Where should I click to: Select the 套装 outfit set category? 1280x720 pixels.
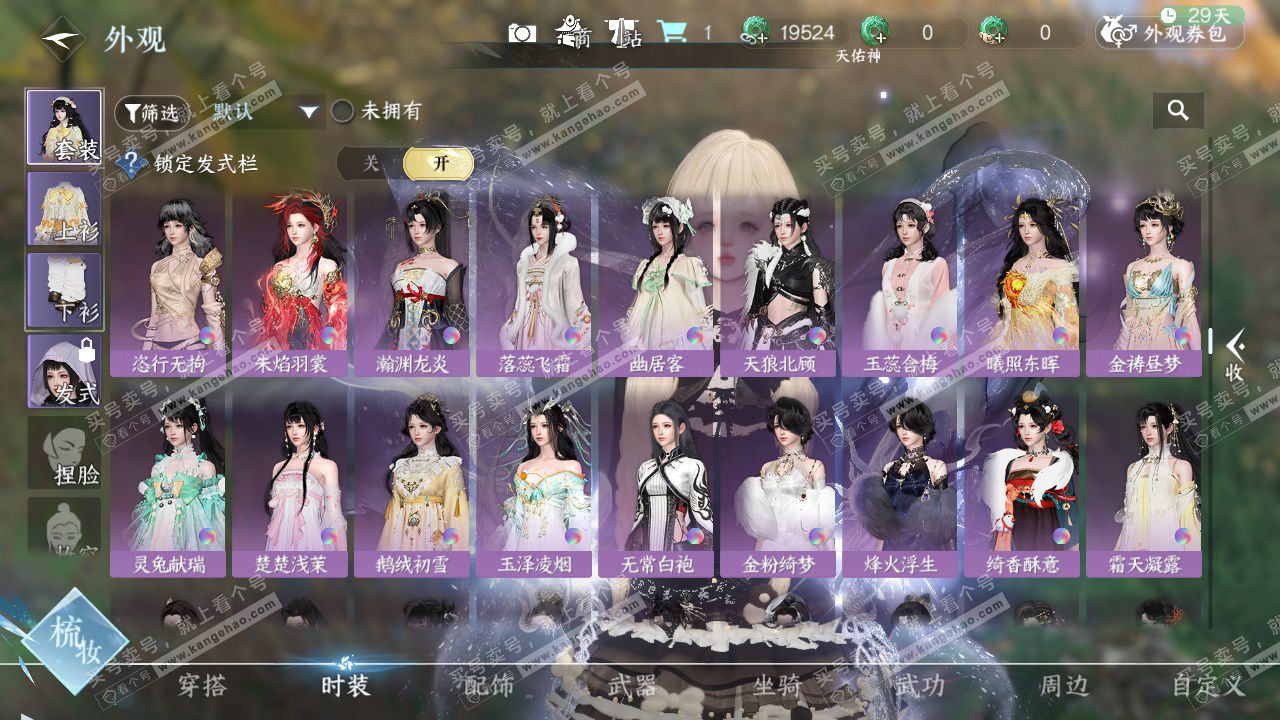pos(64,127)
